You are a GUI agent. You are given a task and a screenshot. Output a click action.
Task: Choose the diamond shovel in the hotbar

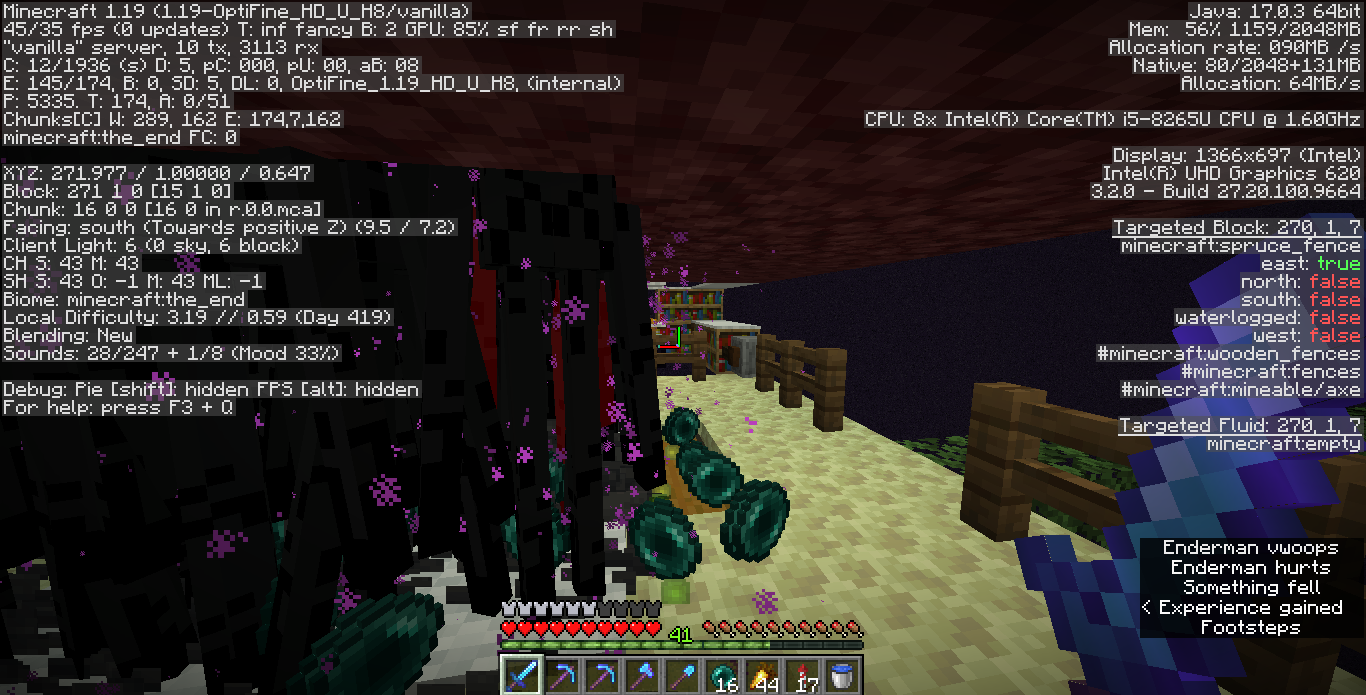(682, 675)
